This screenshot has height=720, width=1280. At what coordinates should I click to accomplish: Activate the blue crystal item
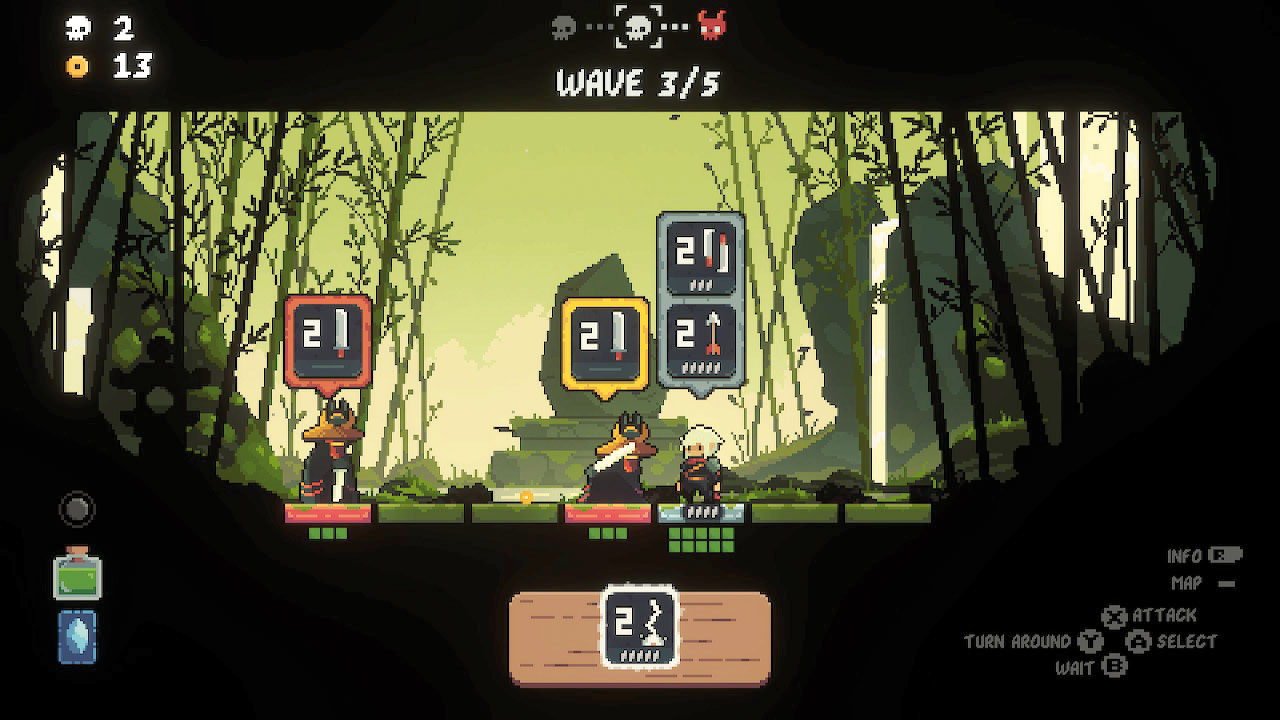tap(77, 637)
